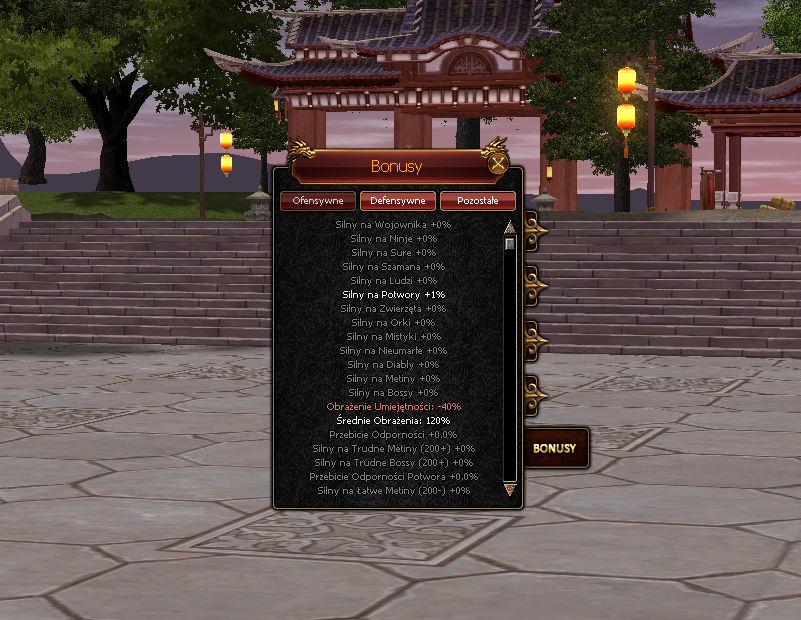The width and height of the screenshot is (801, 620).
Task: Click the BONUSY button
Action: 554,448
